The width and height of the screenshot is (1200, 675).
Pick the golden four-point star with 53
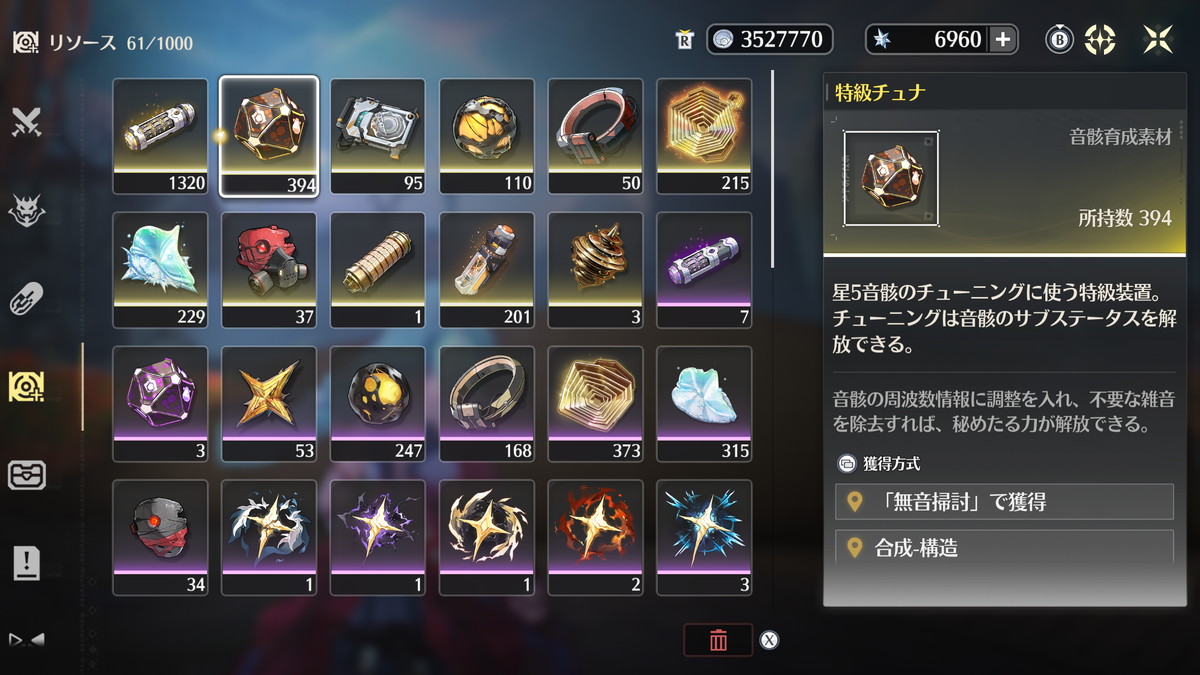(269, 404)
